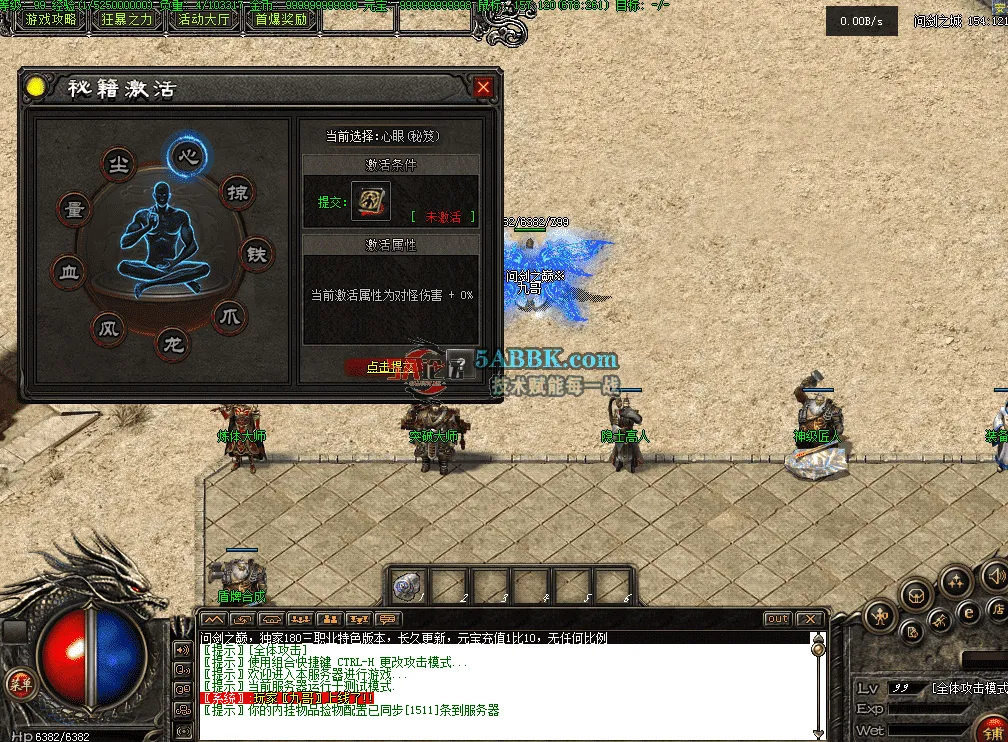Open the 活动大厅 activity hall
The image size is (1008, 742).
click(204, 19)
